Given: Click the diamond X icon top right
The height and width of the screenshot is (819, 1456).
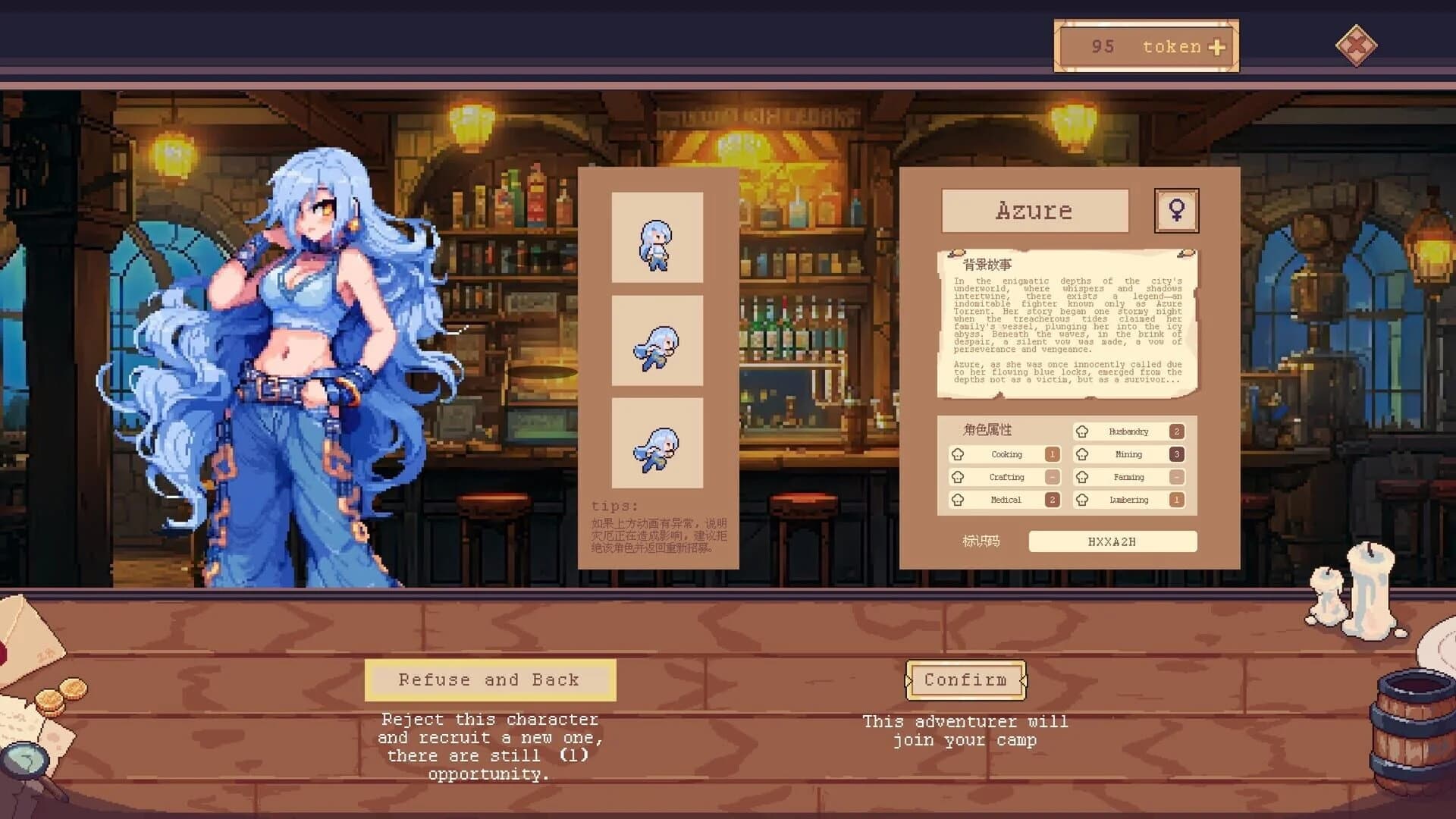Looking at the screenshot, I should pos(1357,47).
